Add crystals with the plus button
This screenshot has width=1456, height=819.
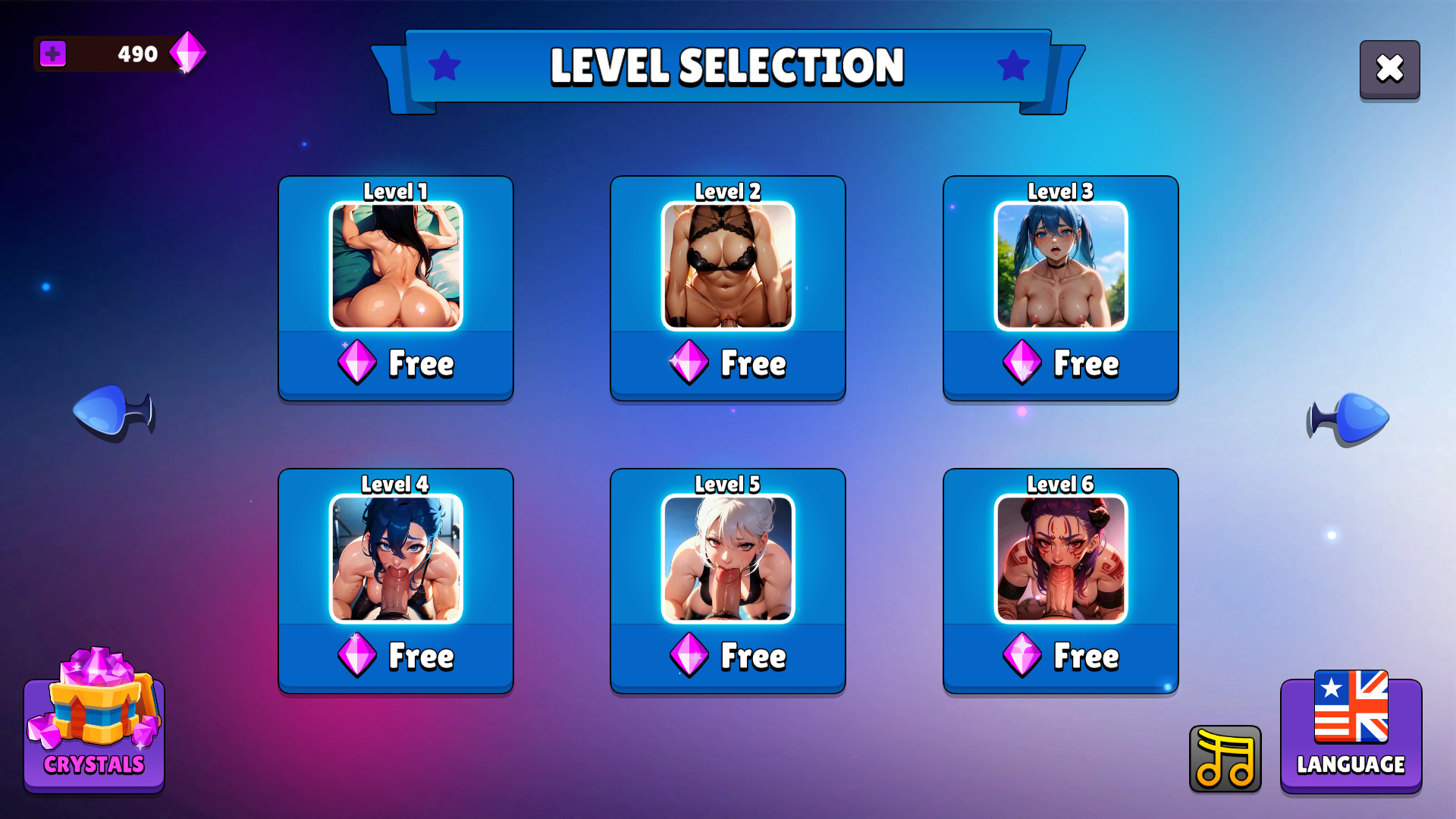tap(53, 54)
